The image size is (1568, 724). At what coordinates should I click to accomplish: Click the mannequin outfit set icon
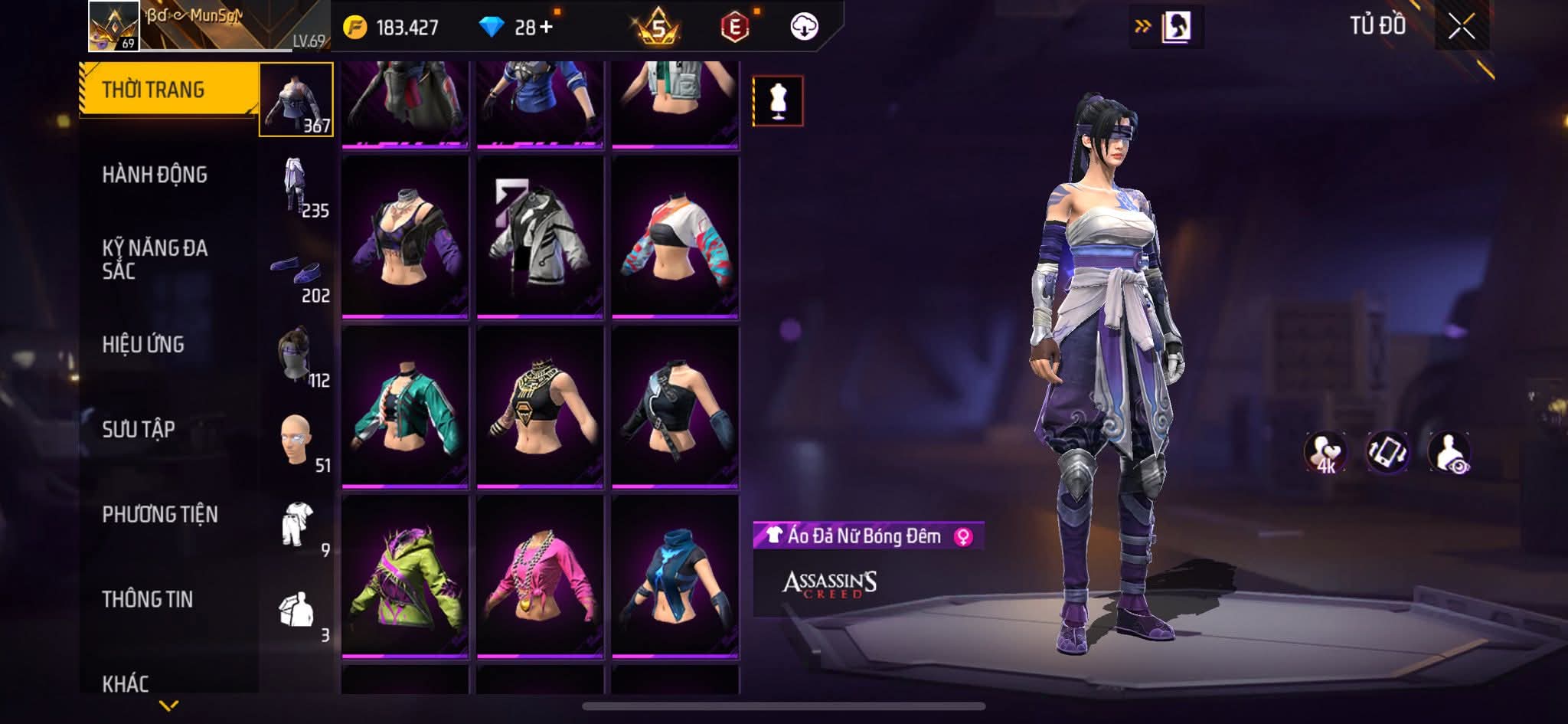point(778,101)
